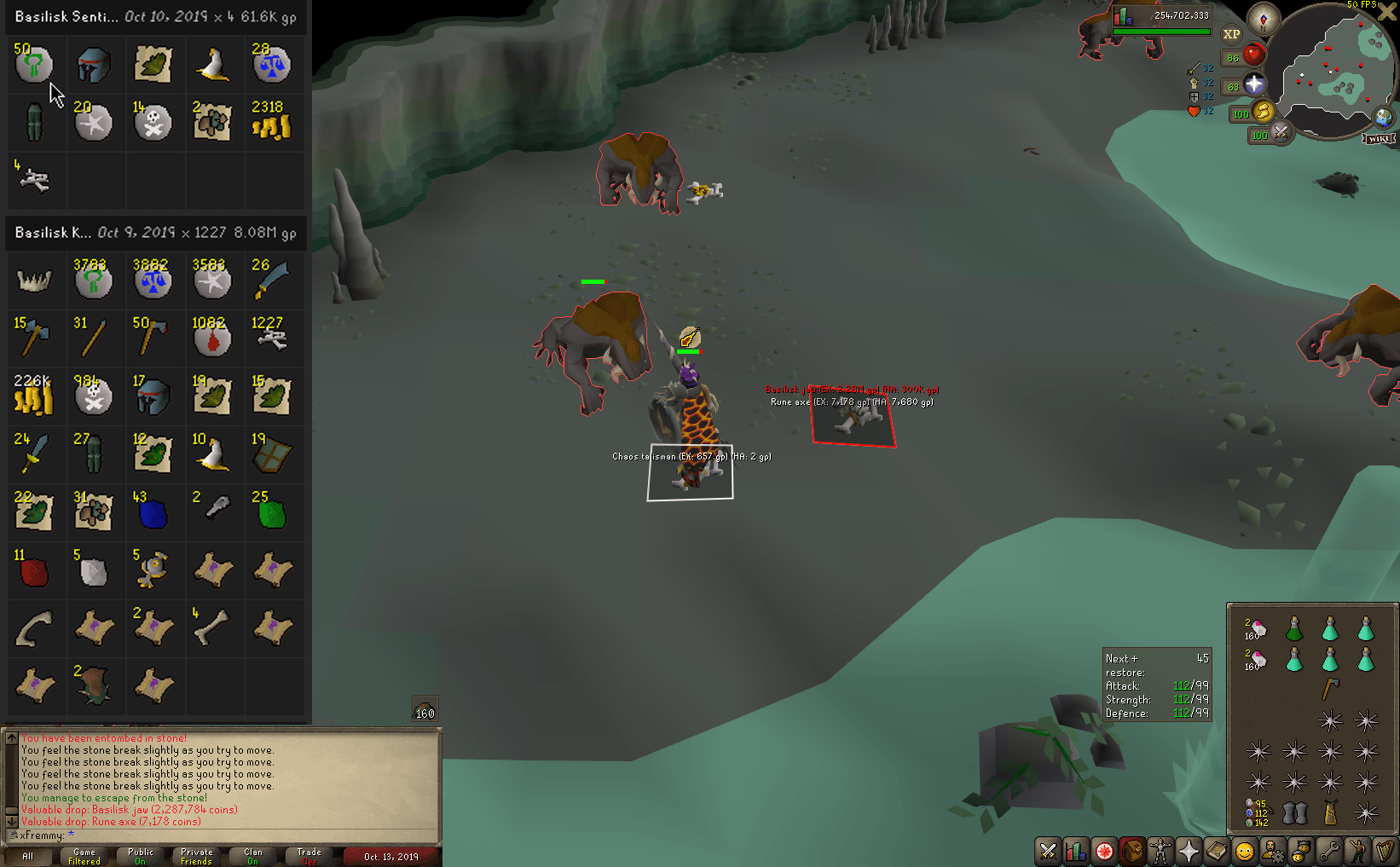This screenshot has height=867, width=1400.
Task: Click the compass to reset the camera
Action: point(1263,18)
